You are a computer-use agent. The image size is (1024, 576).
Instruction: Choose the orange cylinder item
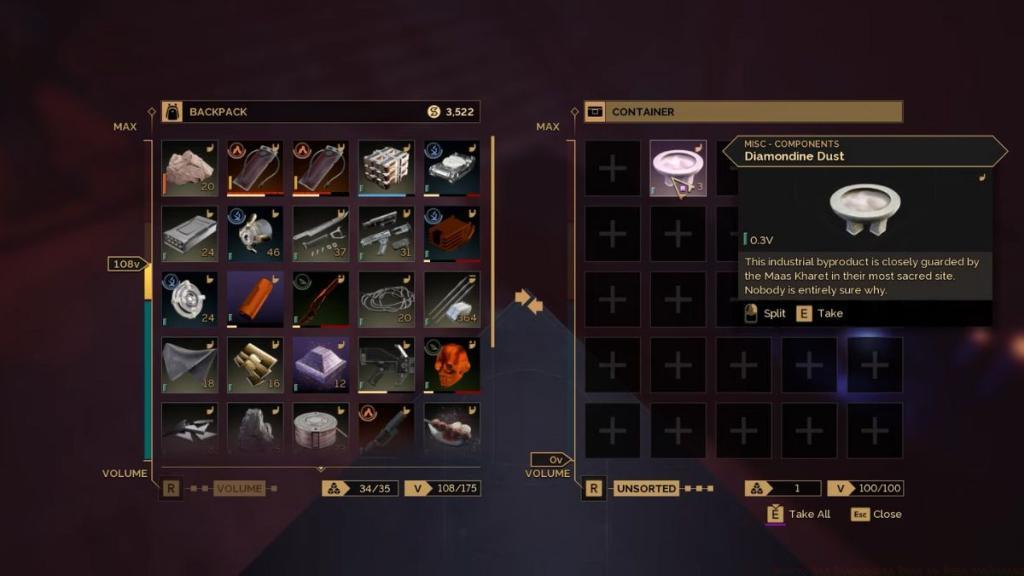coord(255,300)
